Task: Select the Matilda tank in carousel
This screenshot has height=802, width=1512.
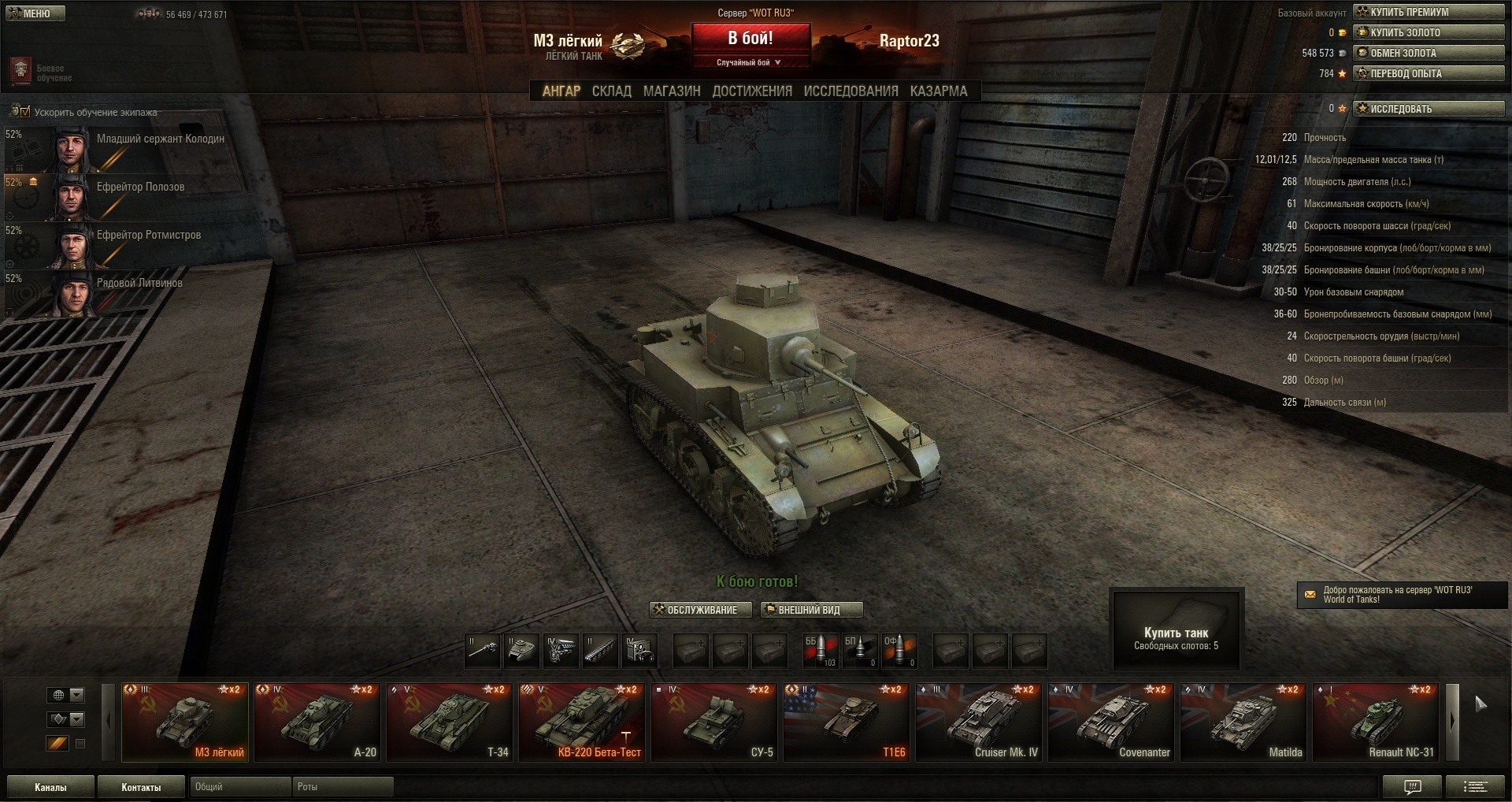Action: click(x=1243, y=722)
